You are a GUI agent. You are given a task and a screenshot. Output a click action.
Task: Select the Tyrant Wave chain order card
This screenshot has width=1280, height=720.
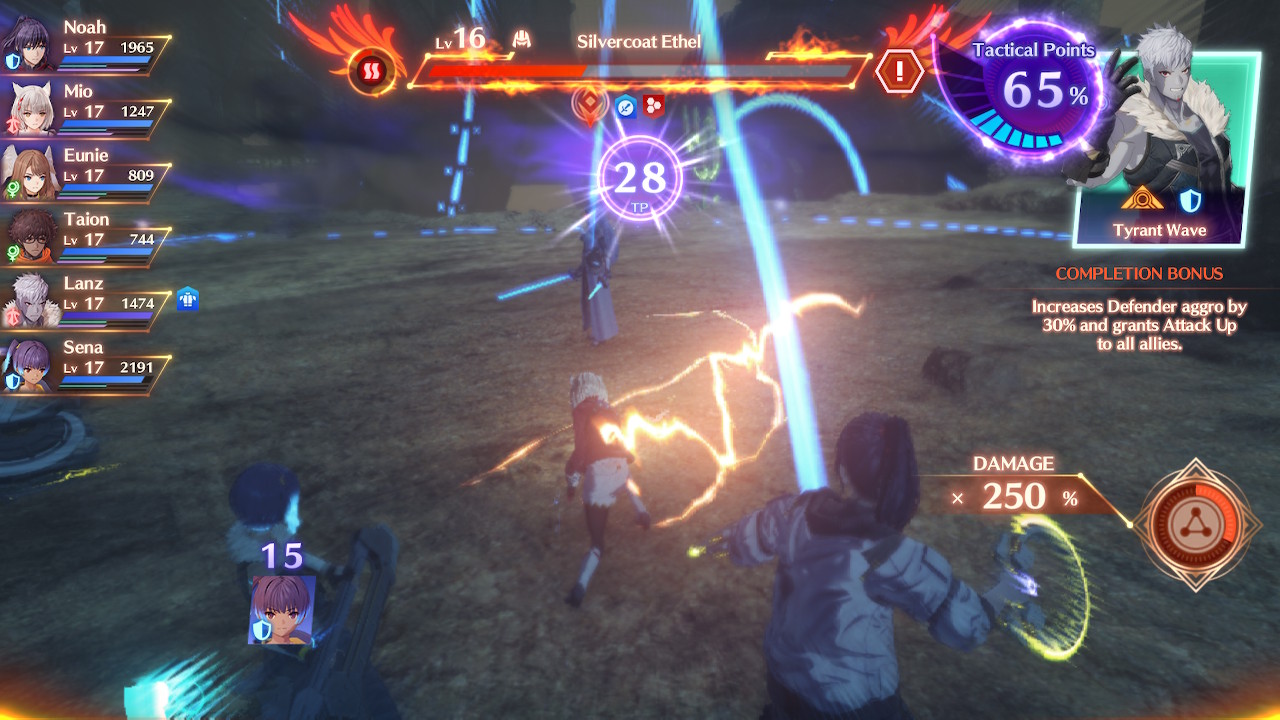click(x=1160, y=150)
